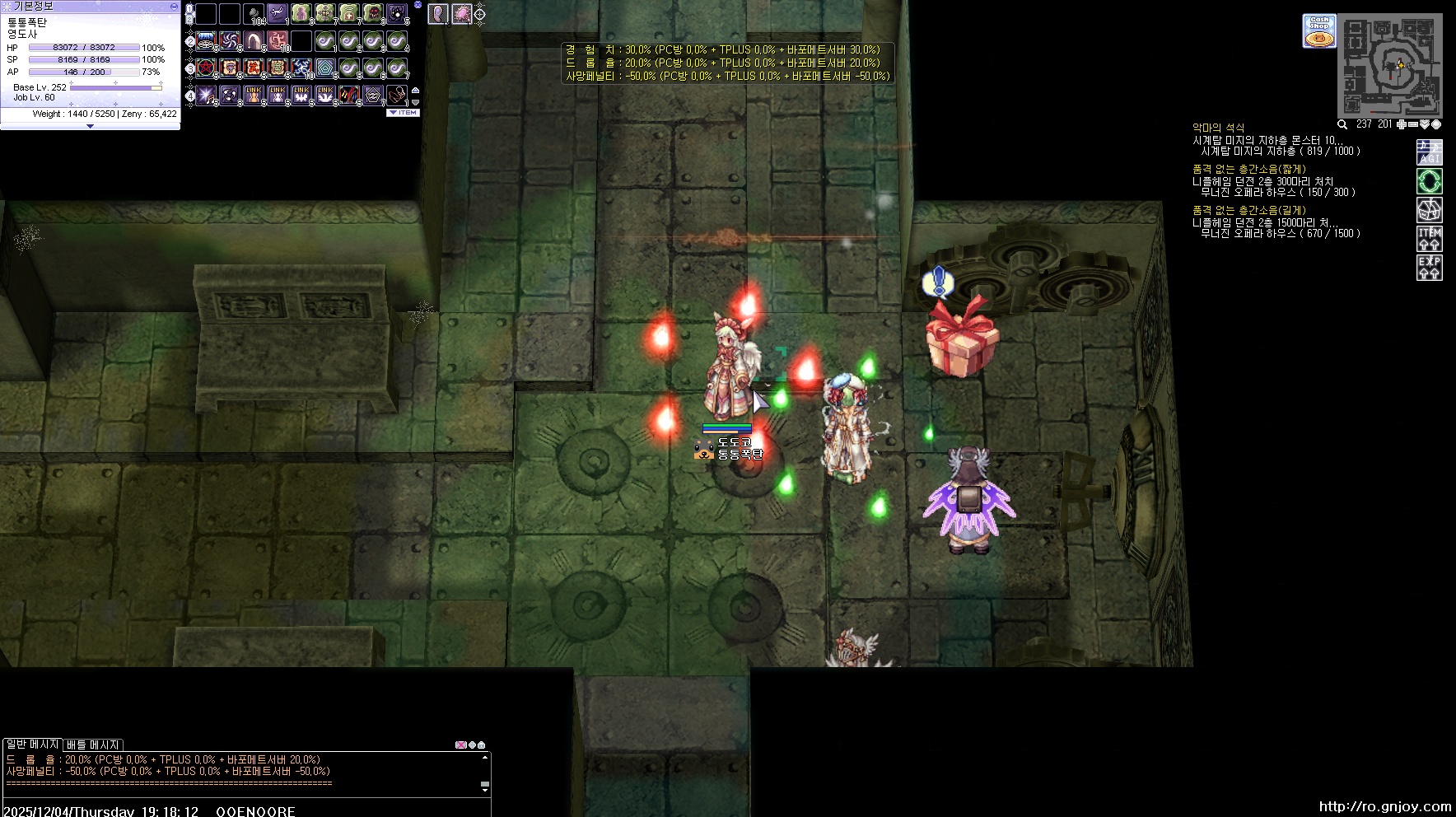Switch to the 배틀 메시지 chat tab
This screenshot has height=817, width=1456.
coord(93,745)
